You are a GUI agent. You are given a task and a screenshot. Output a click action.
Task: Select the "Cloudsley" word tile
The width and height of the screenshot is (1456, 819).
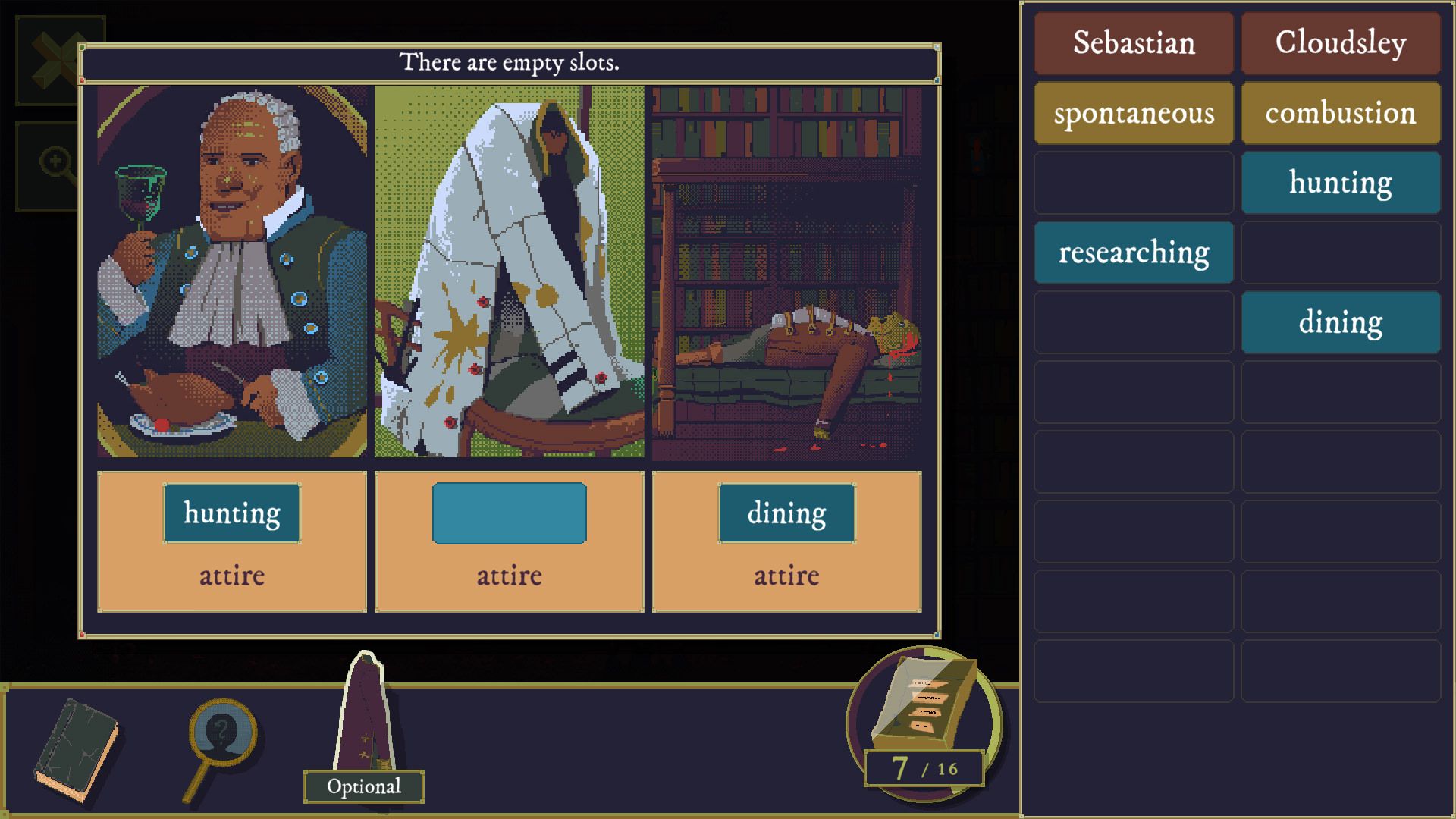[1341, 43]
